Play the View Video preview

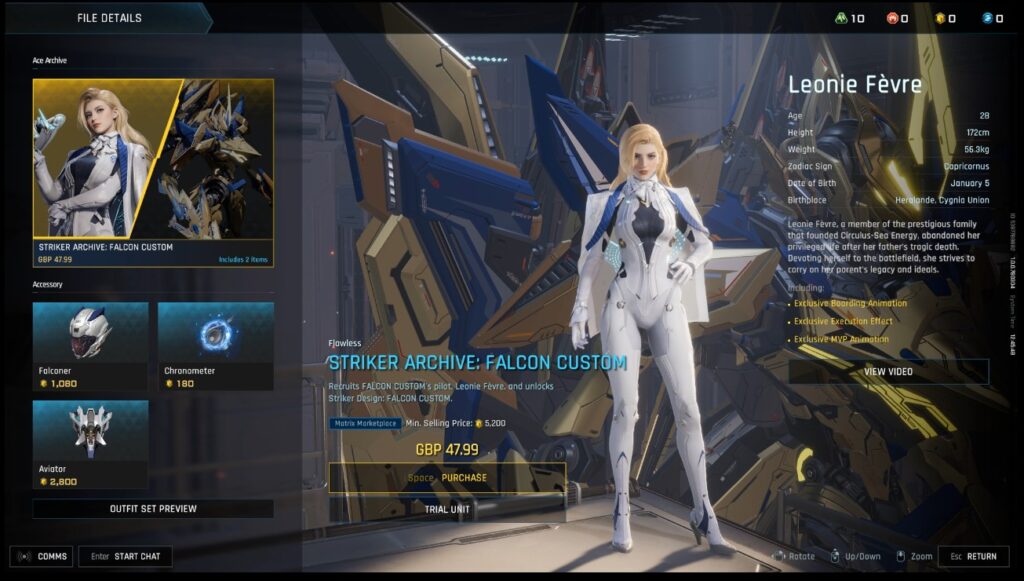click(x=888, y=372)
